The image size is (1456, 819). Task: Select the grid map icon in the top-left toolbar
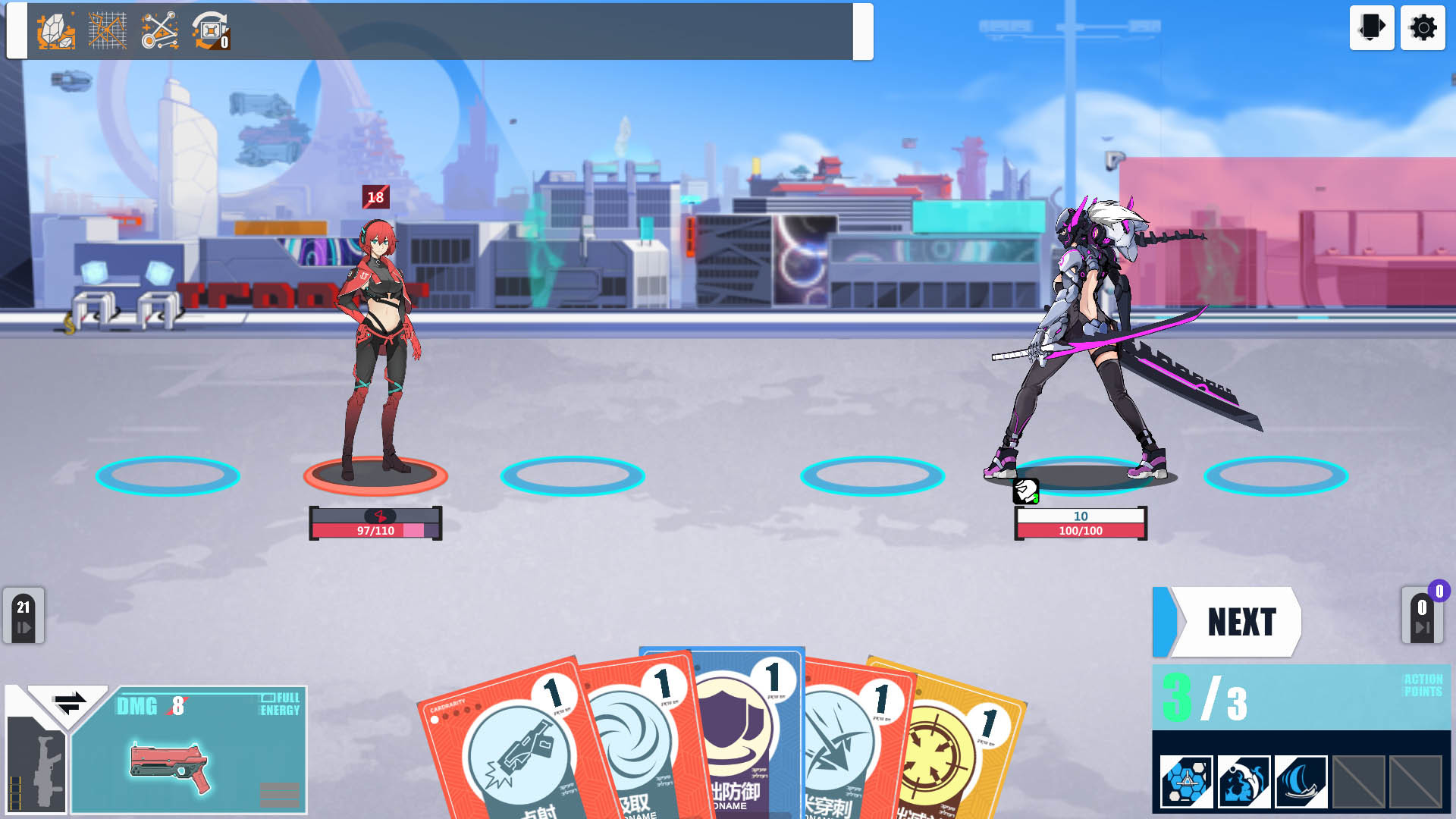point(105,31)
